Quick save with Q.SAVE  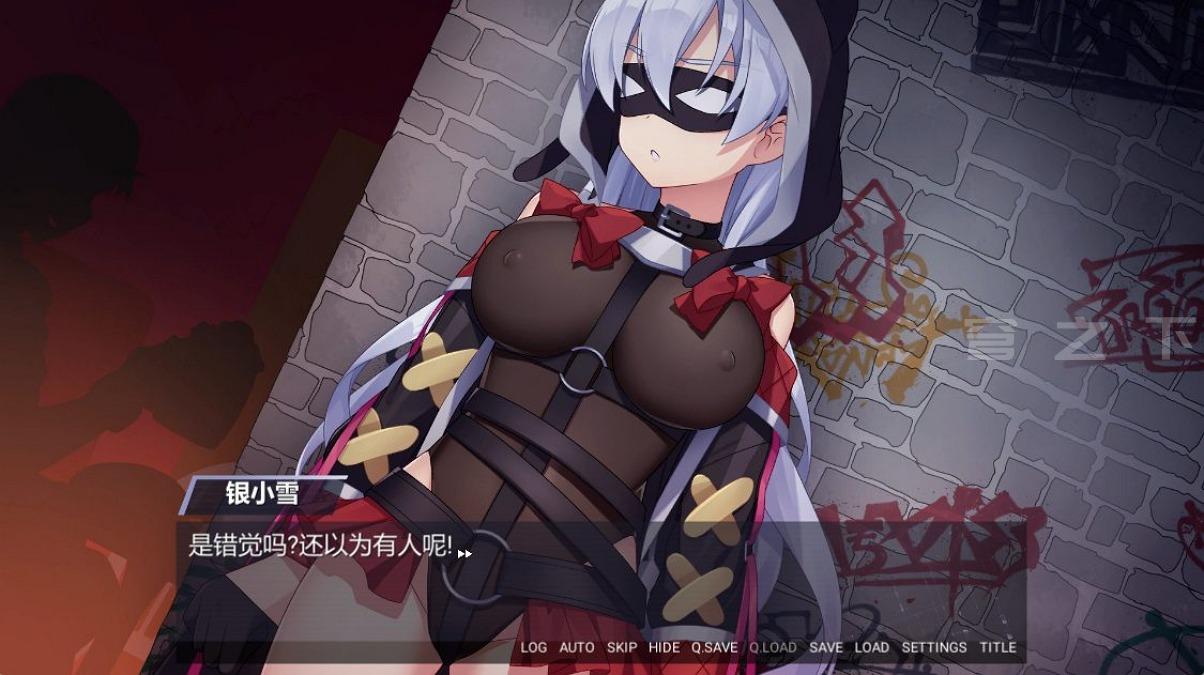click(x=714, y=647)
